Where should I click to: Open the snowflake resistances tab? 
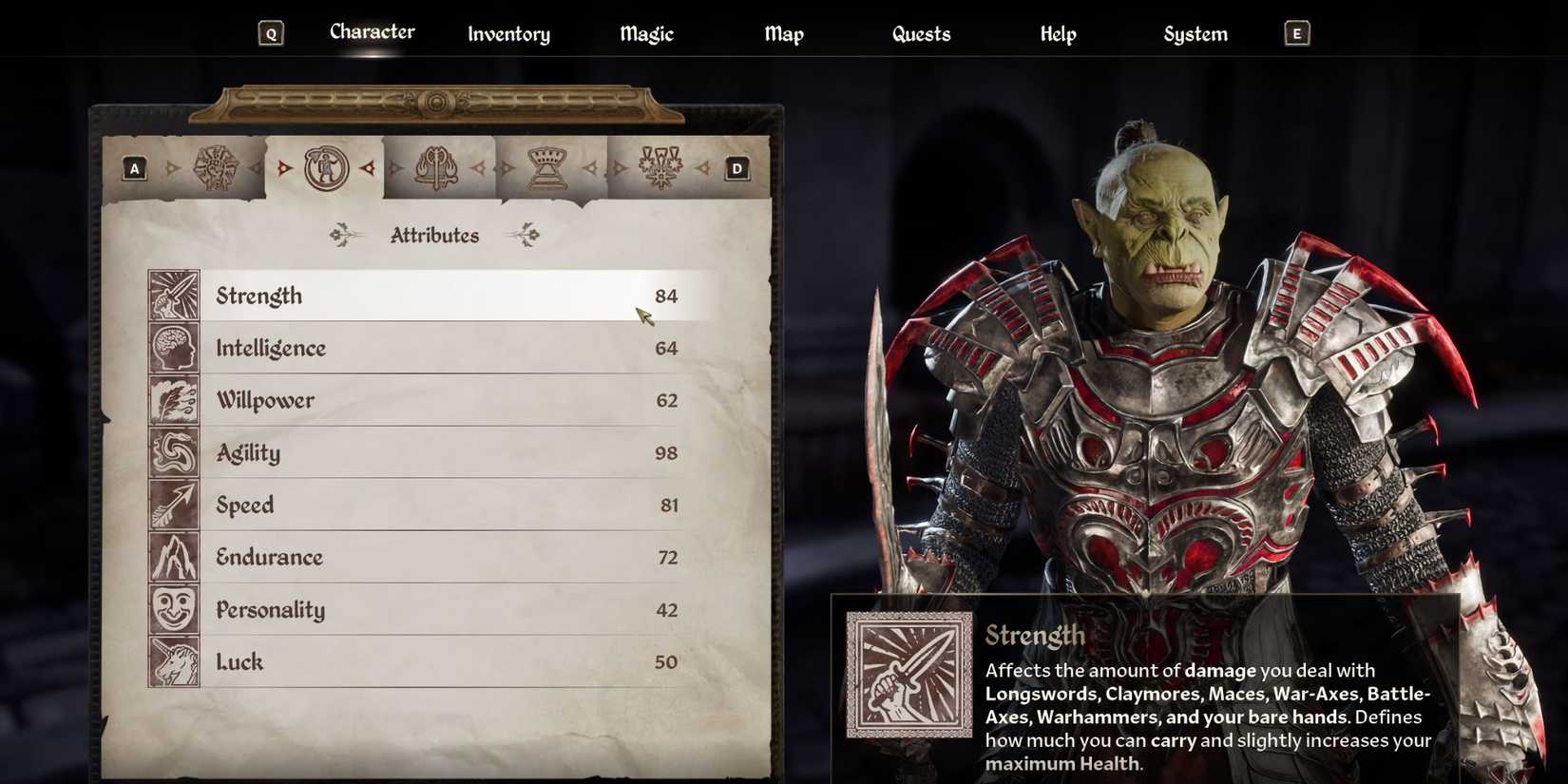[659, 166]
